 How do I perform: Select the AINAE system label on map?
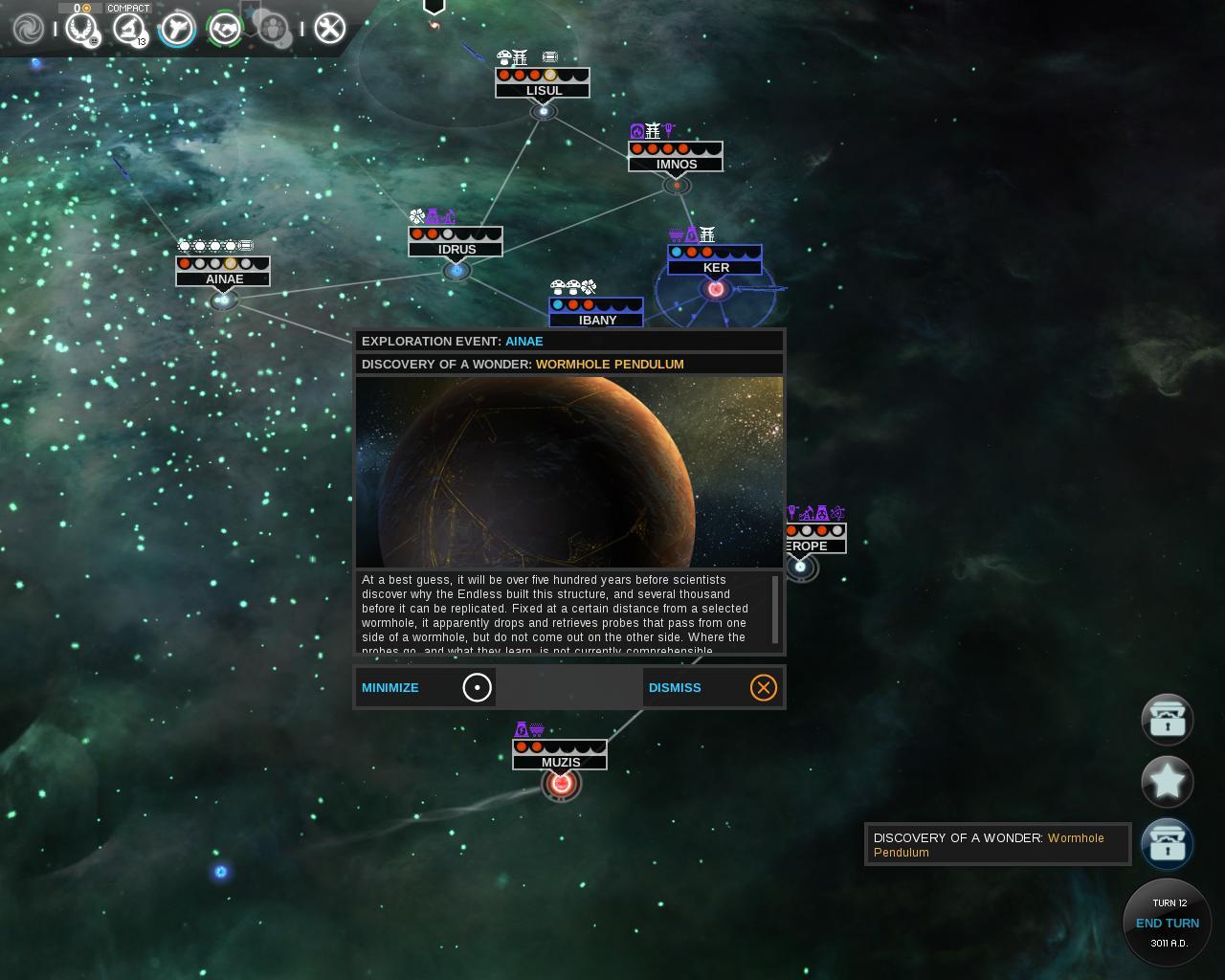224,279
